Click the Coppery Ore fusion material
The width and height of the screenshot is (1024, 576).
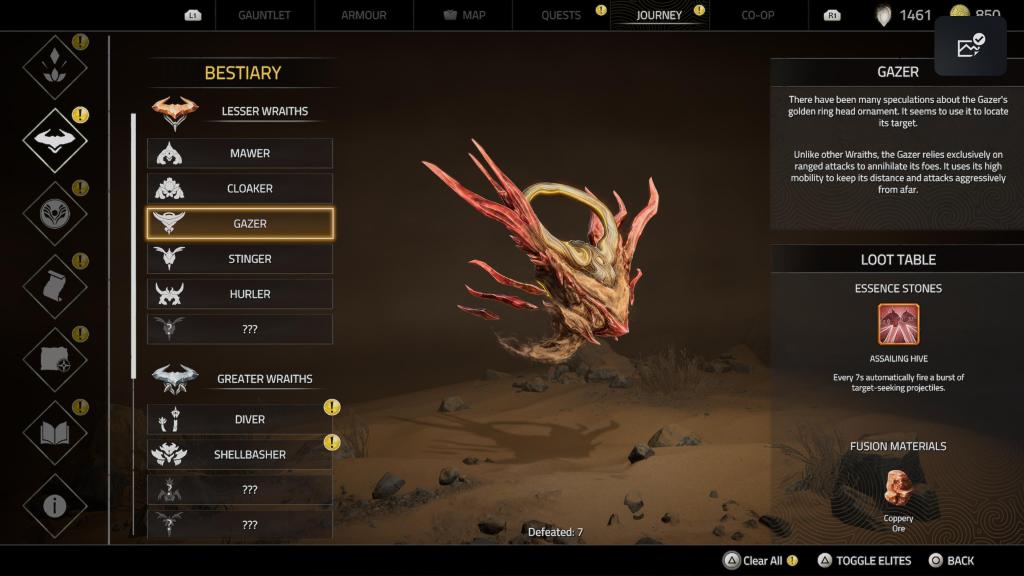tap(898, 489)
